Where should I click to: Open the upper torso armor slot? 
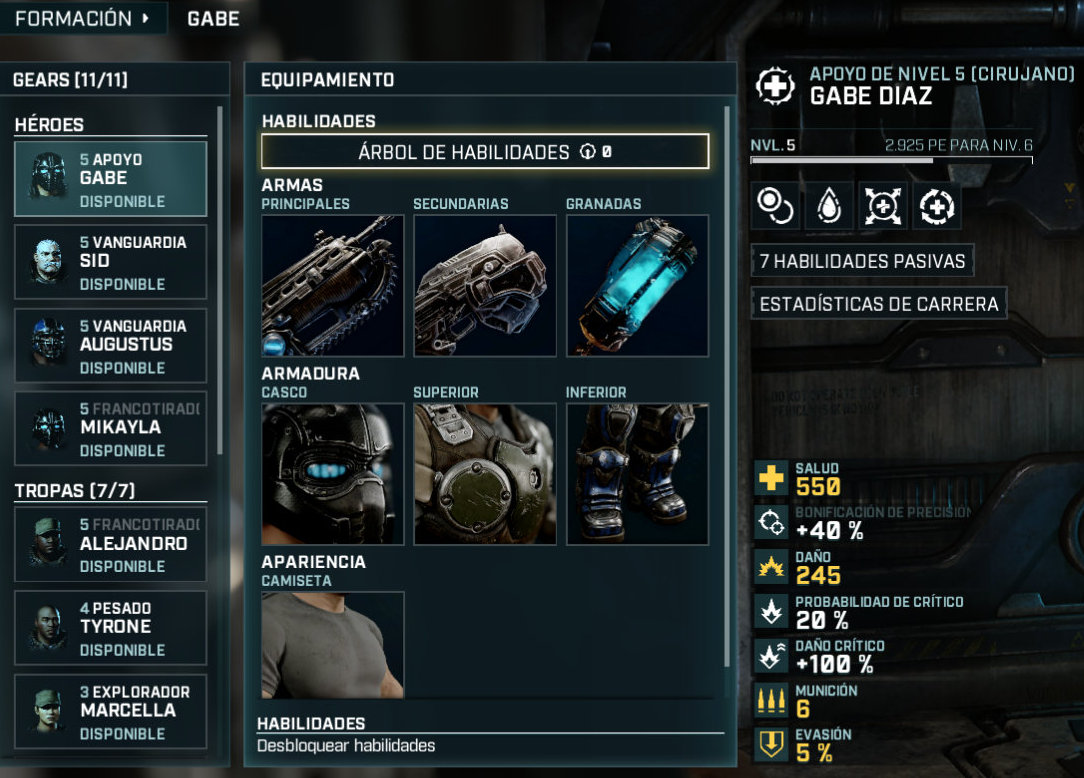pyautogui.click(x=485, y=474)
